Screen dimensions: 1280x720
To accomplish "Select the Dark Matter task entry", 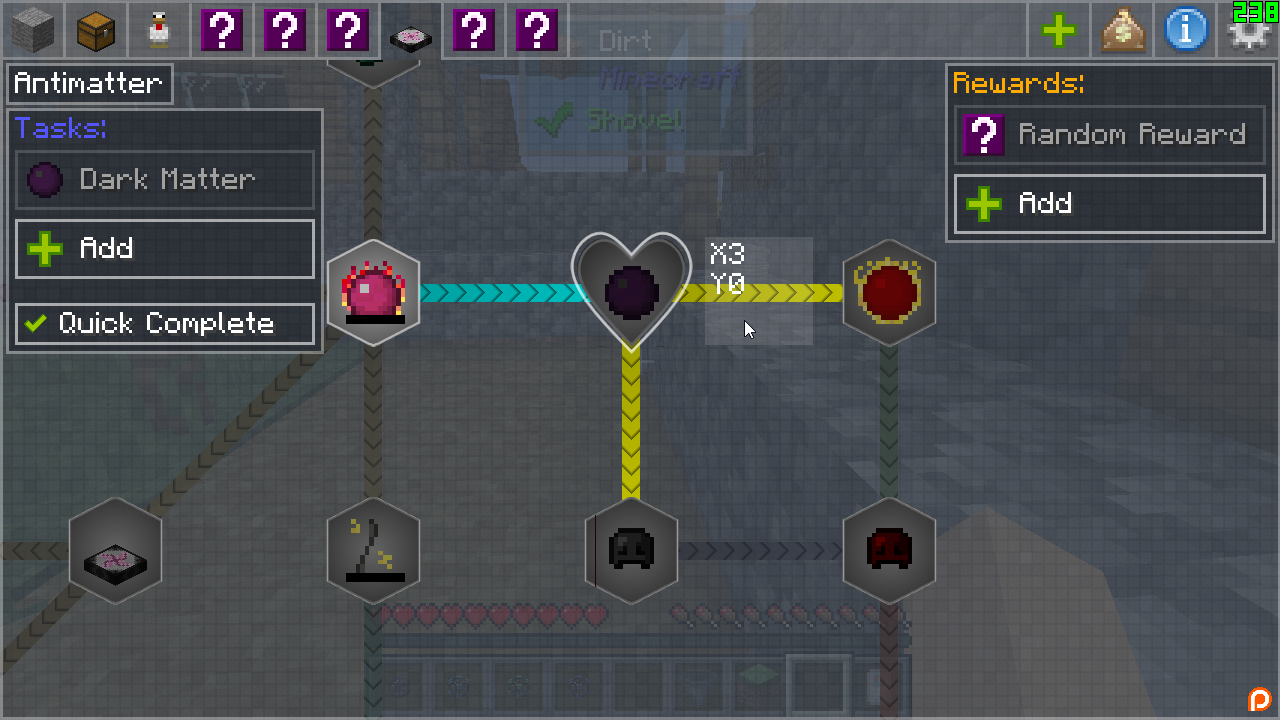I will (165, 180).
